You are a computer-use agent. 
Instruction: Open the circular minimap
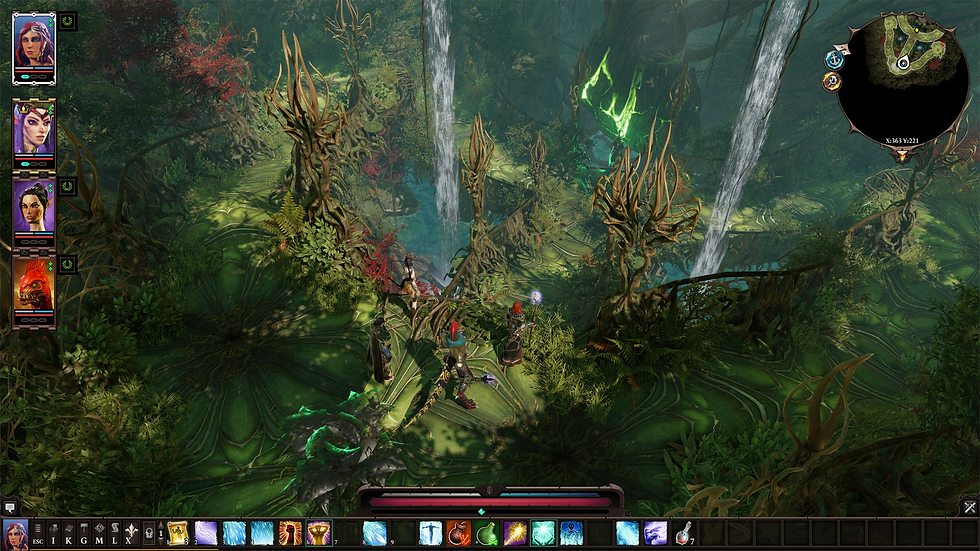click(902, 78)
